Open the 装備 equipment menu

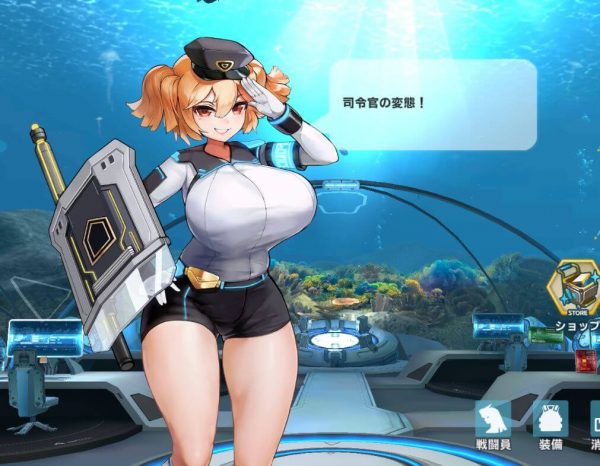[549, 424]
